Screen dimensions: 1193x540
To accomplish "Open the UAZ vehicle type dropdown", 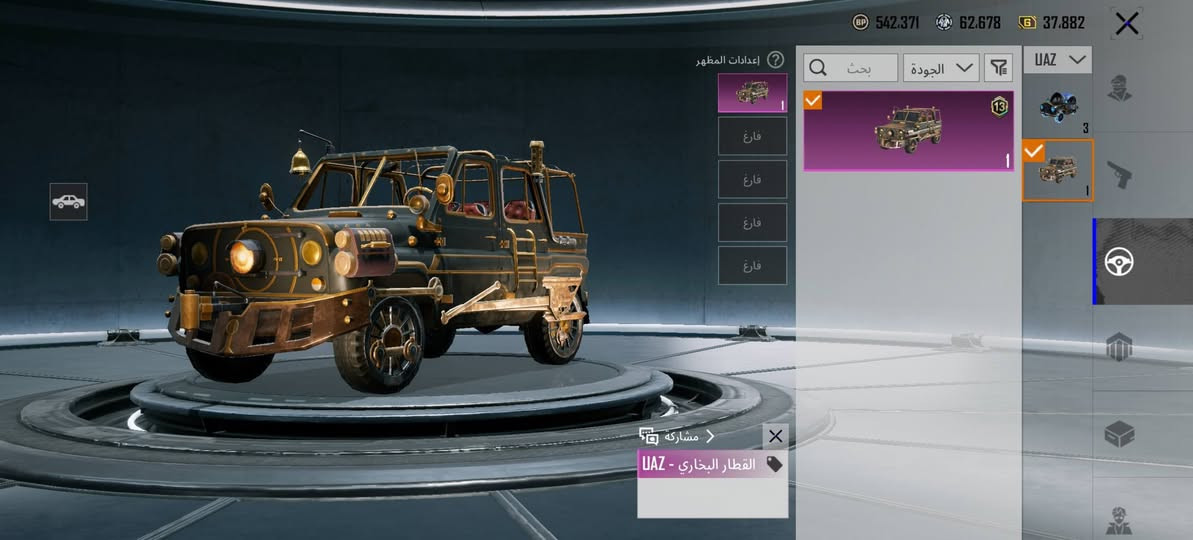I will point(1057,60).
